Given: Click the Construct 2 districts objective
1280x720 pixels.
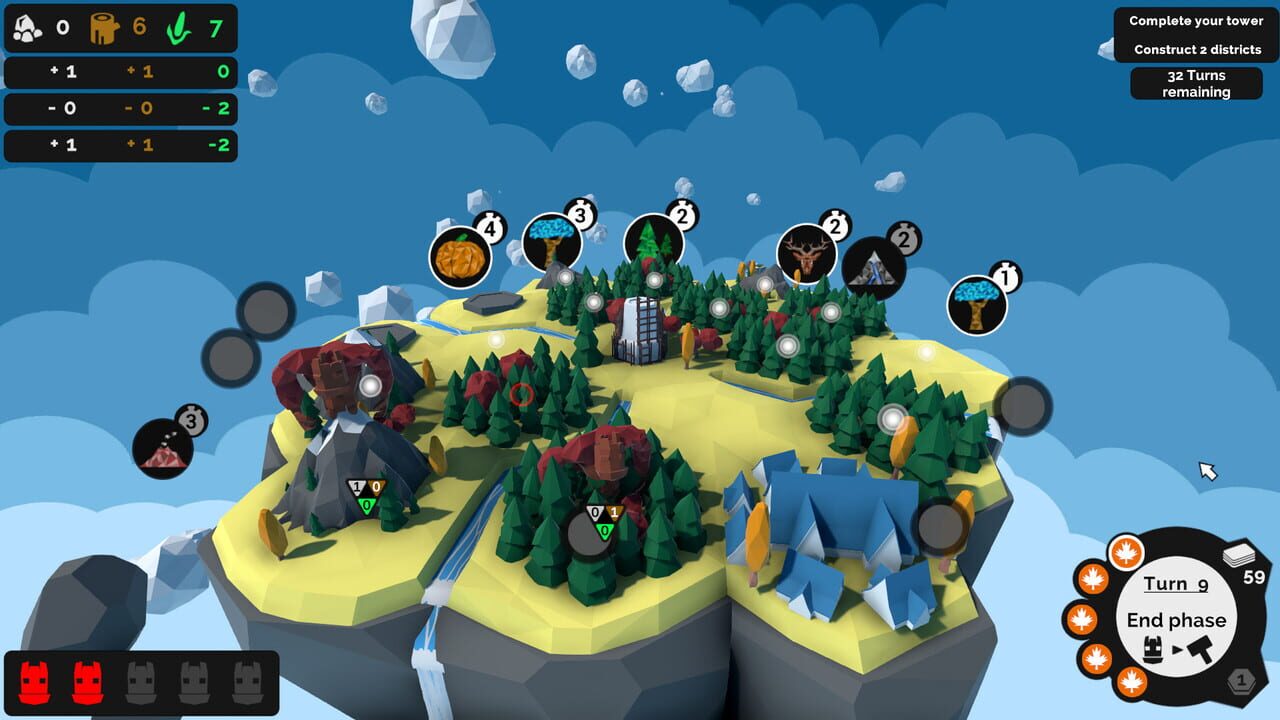Looking at the screenshot, I should 1196,47.
